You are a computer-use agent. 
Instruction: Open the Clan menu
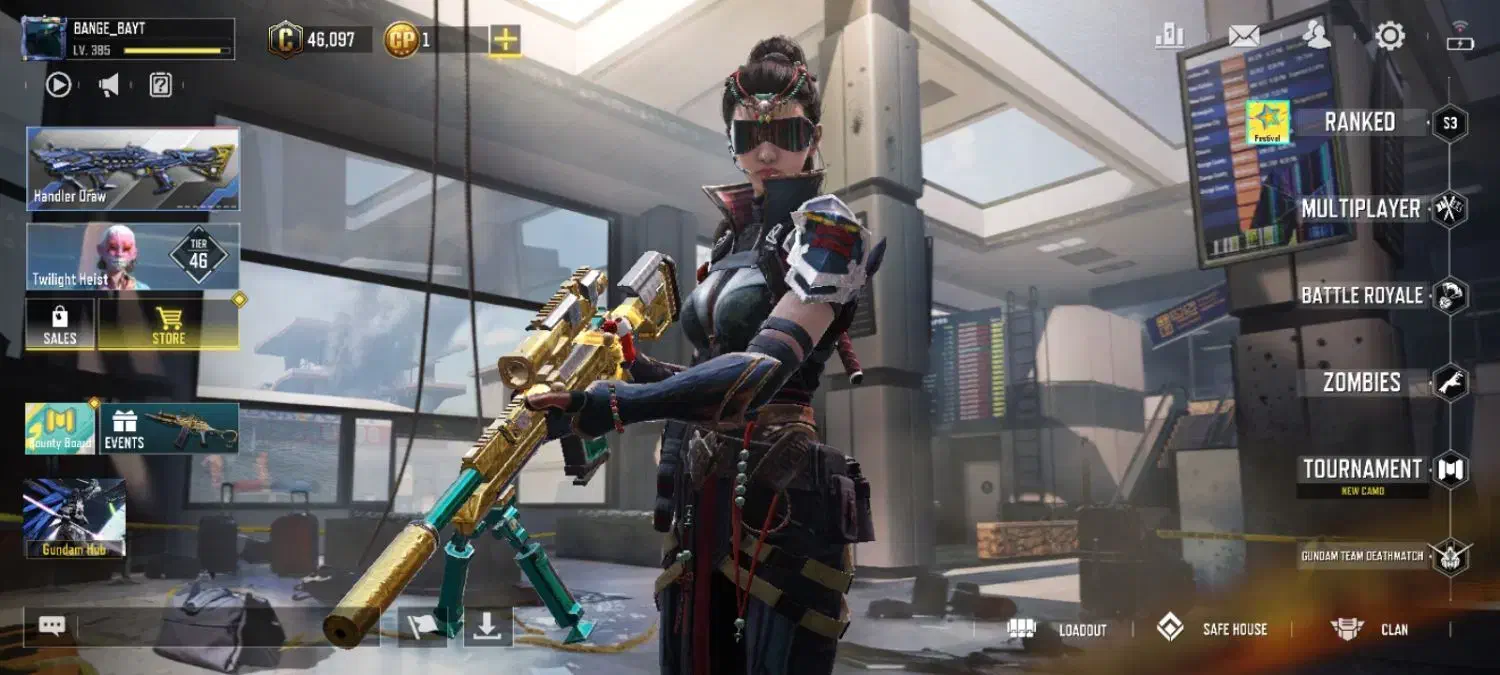[x=1370, y=629]
